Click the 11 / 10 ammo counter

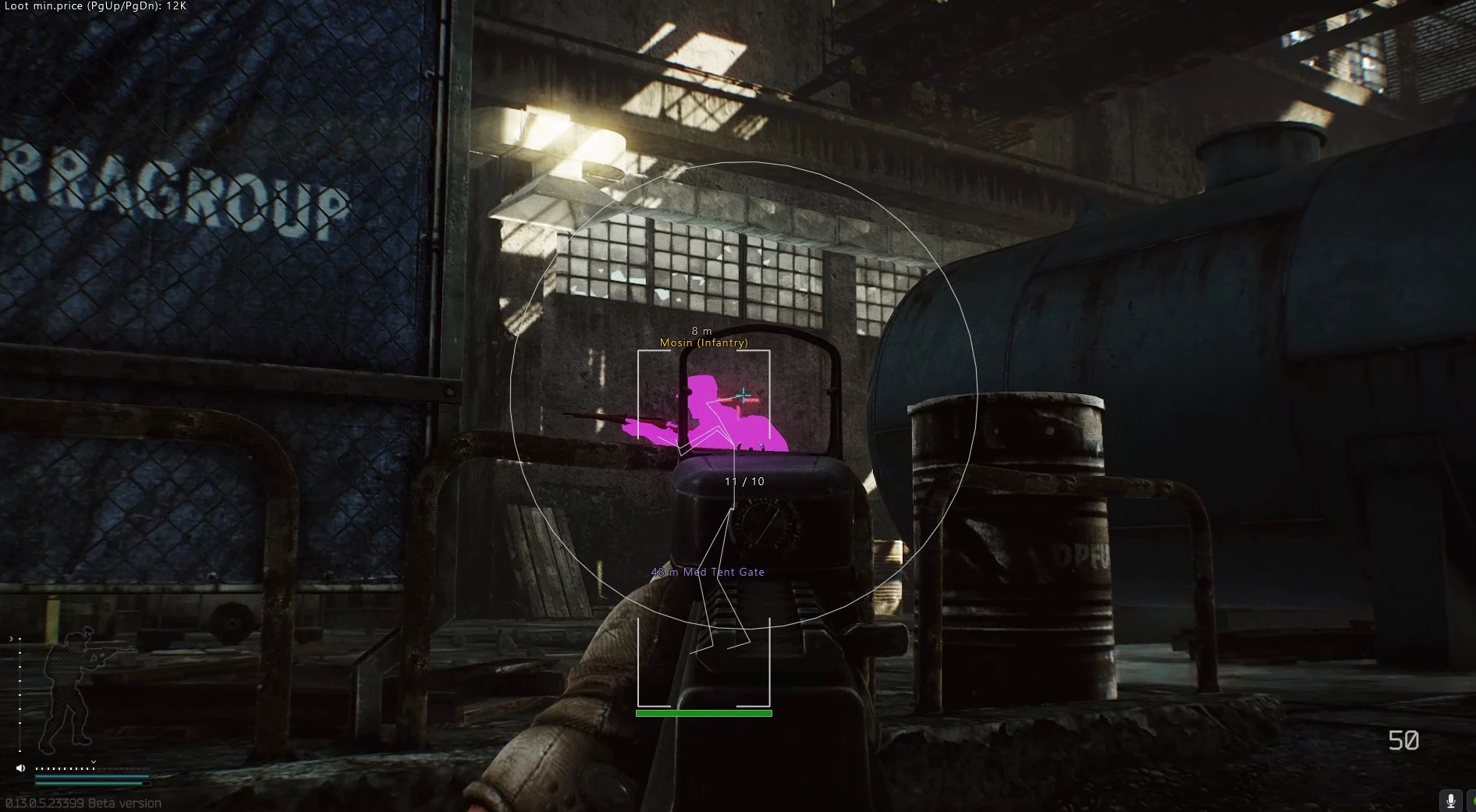click(x=743, y=481)
